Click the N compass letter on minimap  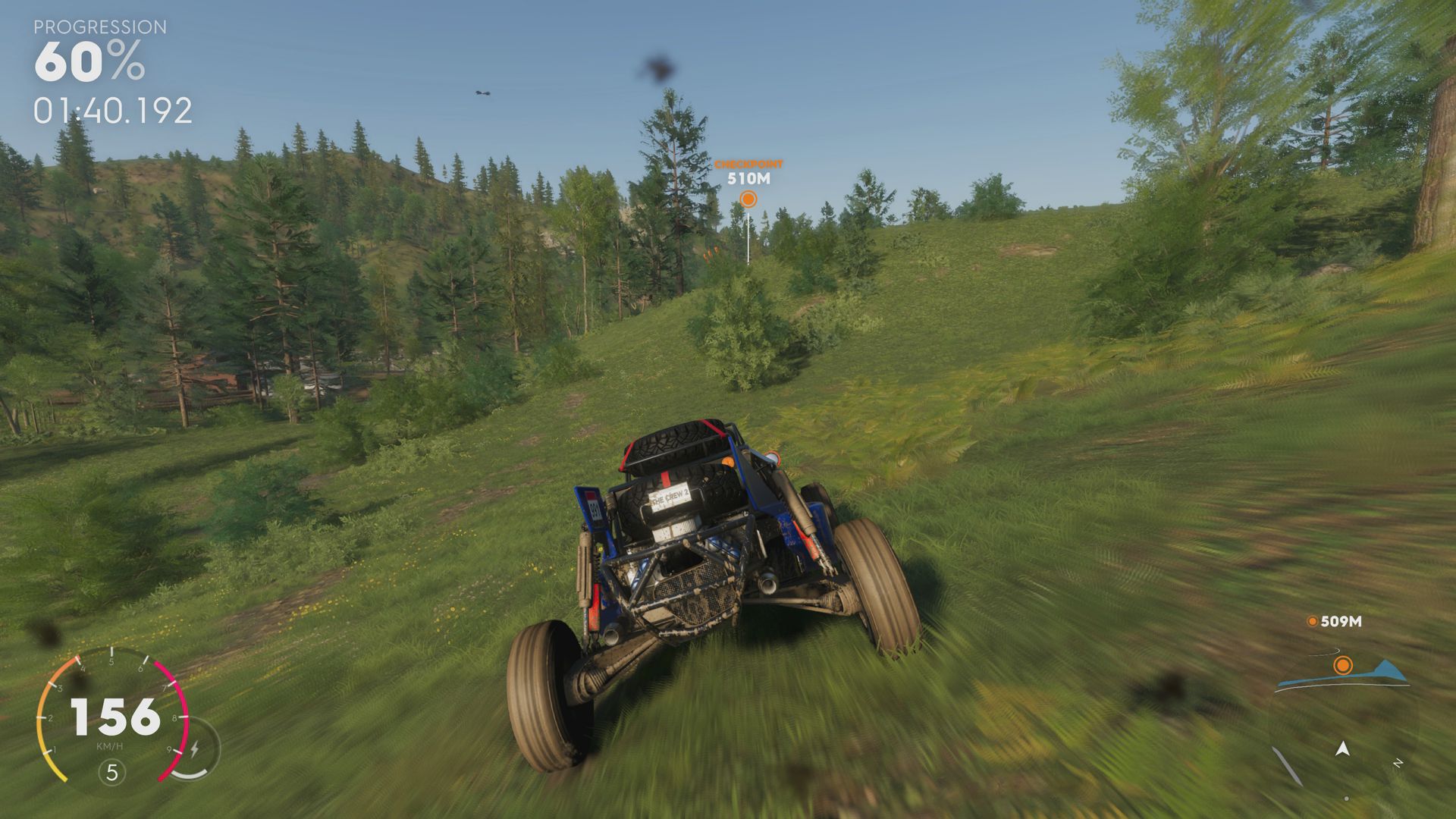coord(1399,762)
